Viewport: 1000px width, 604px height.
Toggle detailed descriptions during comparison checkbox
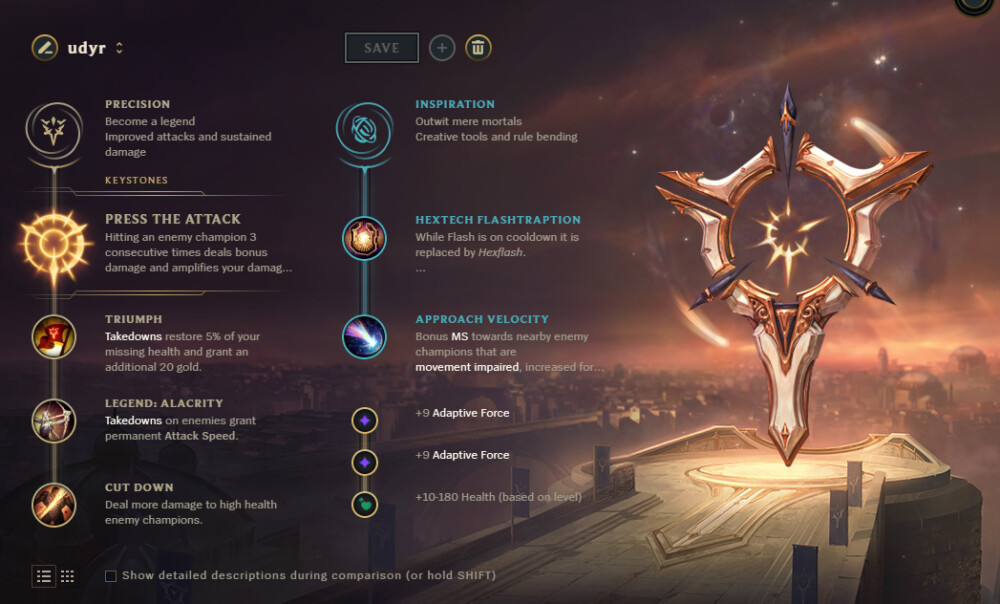(111, 576)
